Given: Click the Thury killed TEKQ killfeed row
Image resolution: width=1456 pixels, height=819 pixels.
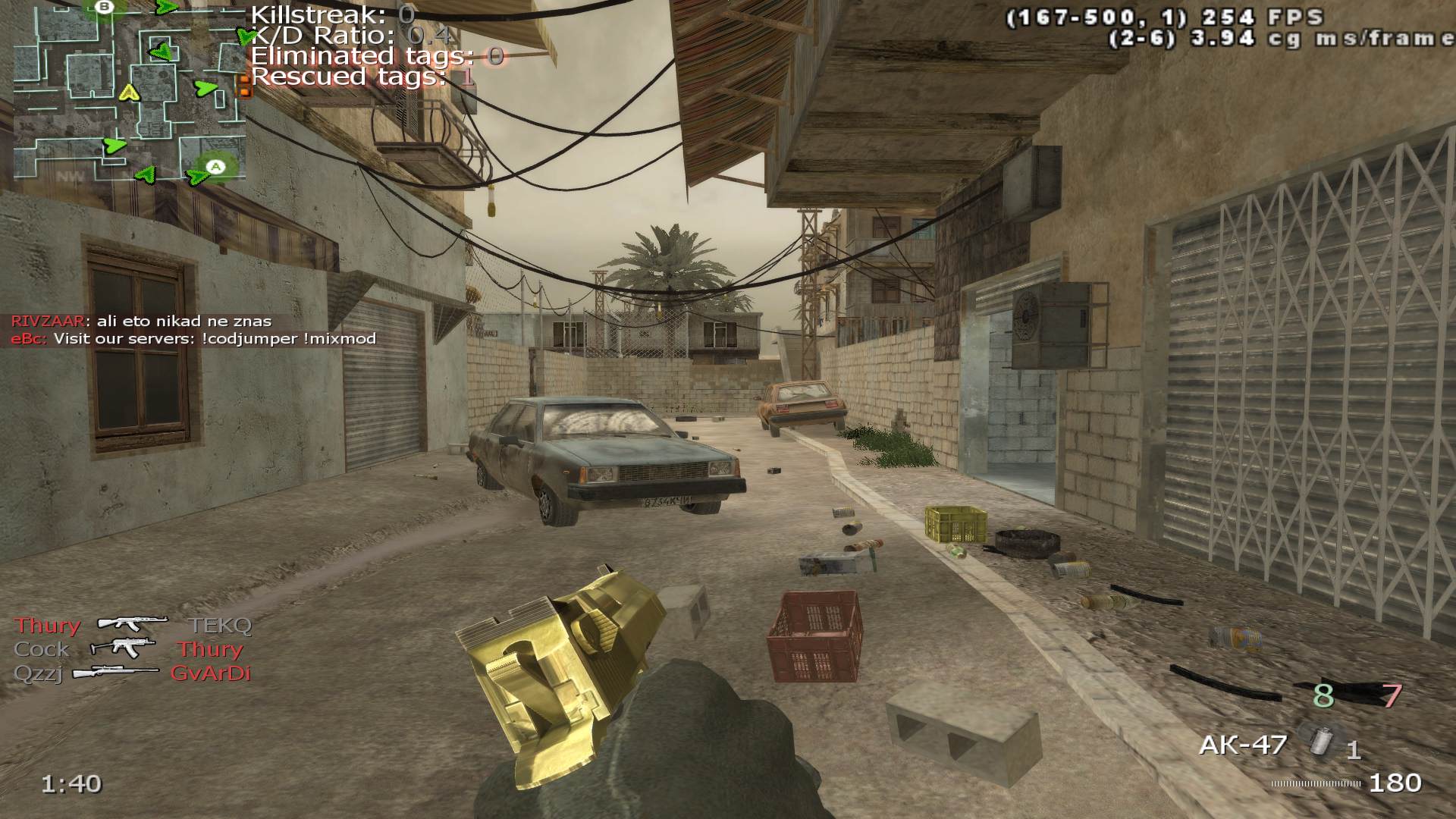Looking at the screenshot, I should point(133,625).
